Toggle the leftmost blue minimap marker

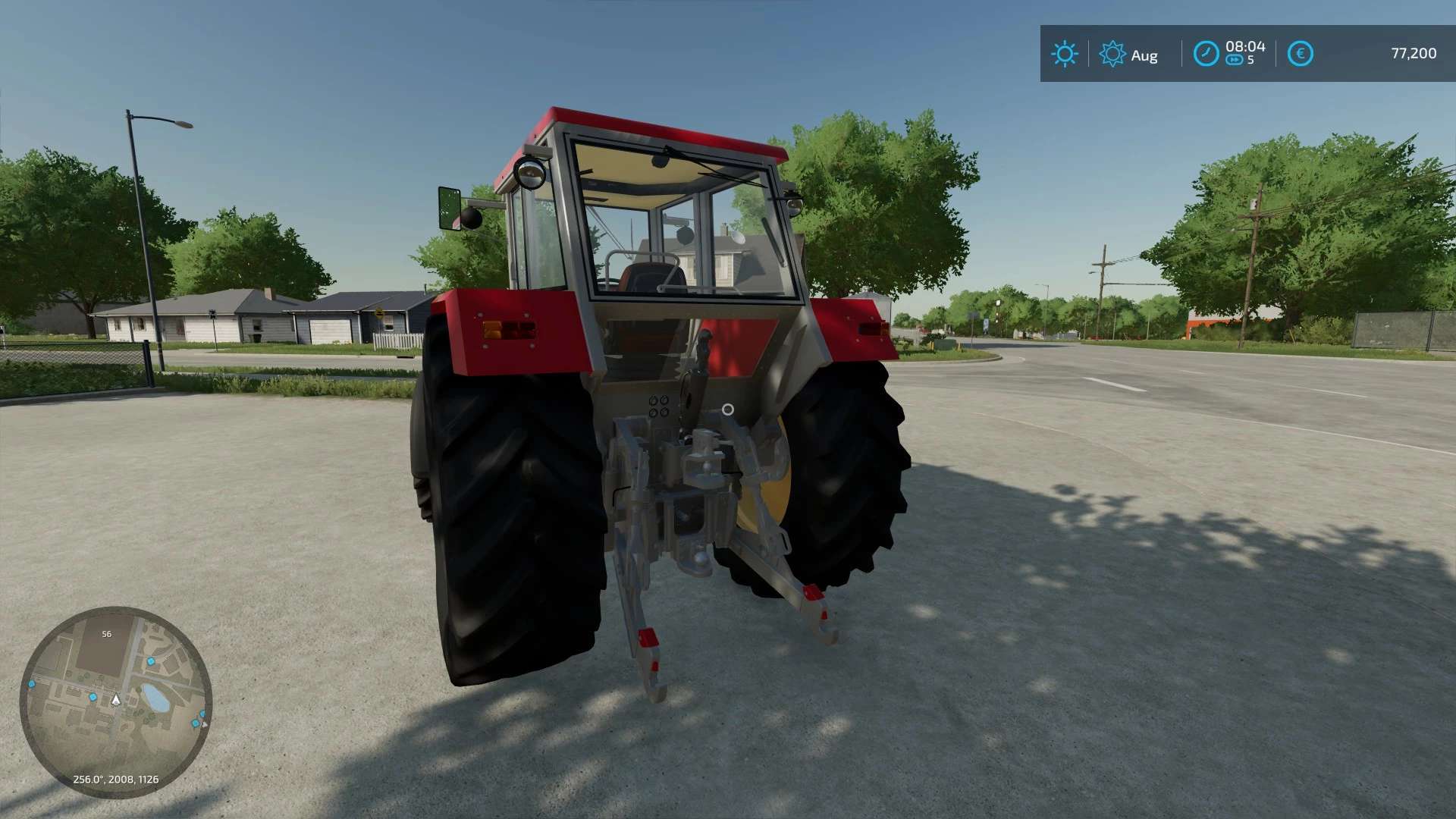tap(31, 683)
